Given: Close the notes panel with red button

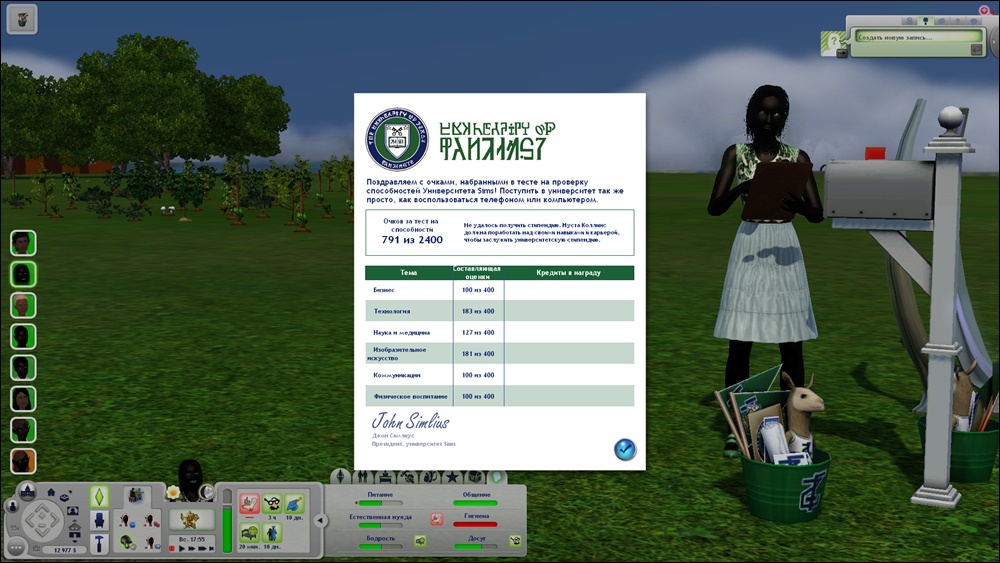Looking at the screenshot, I should click(983, 10).
